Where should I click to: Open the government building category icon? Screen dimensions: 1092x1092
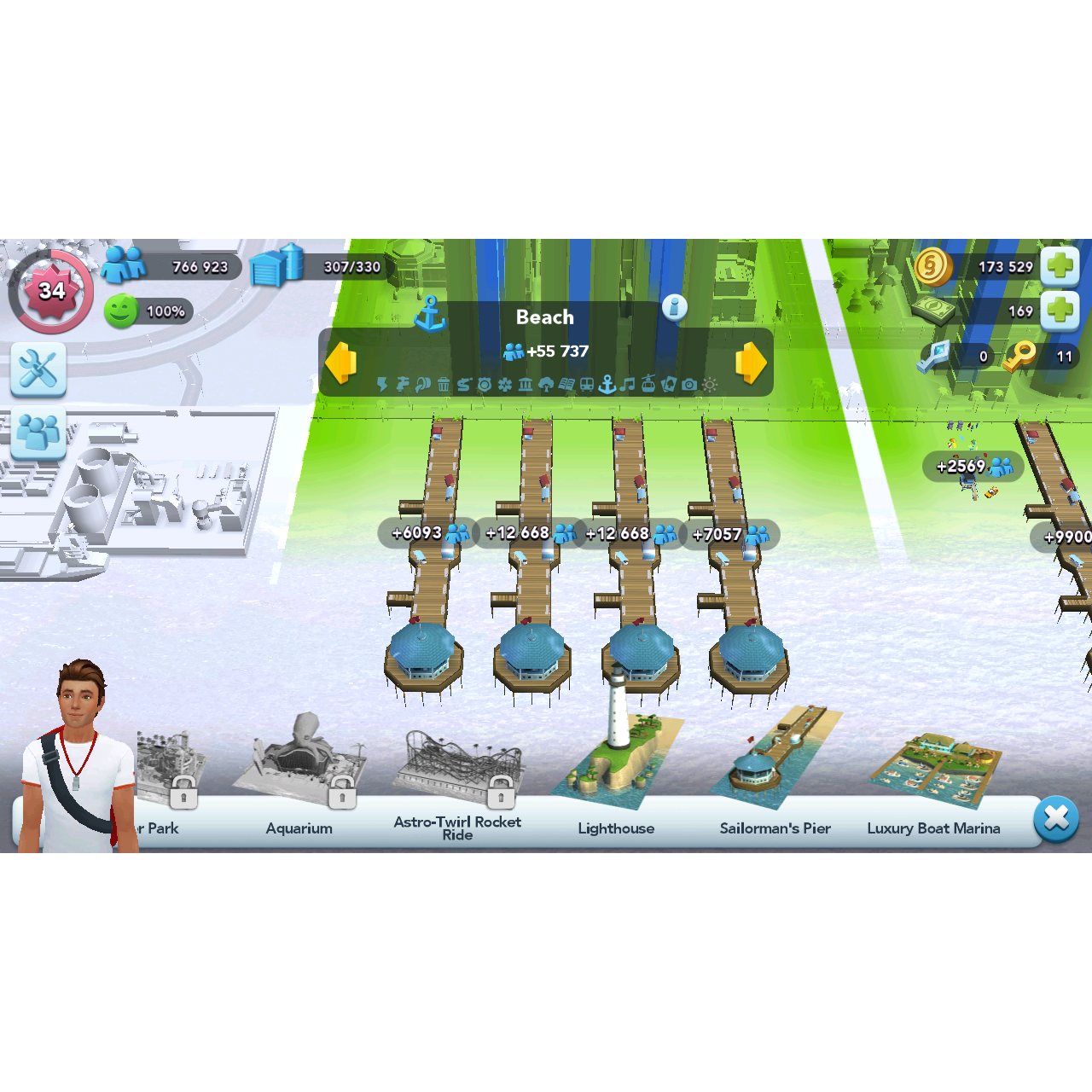pyautogui.click(x=524, y=385)
